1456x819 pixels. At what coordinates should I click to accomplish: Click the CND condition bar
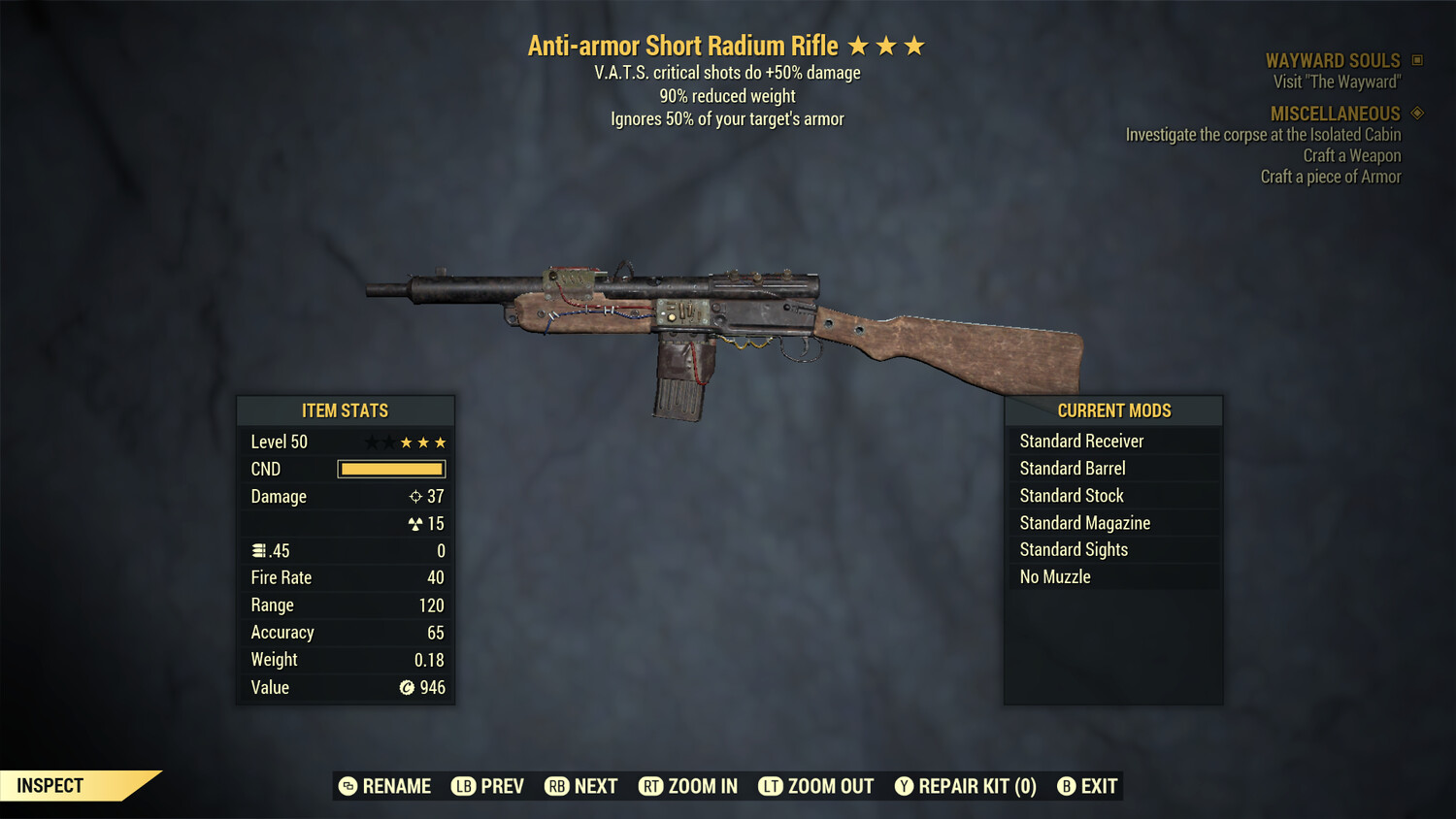pos(391,469)
